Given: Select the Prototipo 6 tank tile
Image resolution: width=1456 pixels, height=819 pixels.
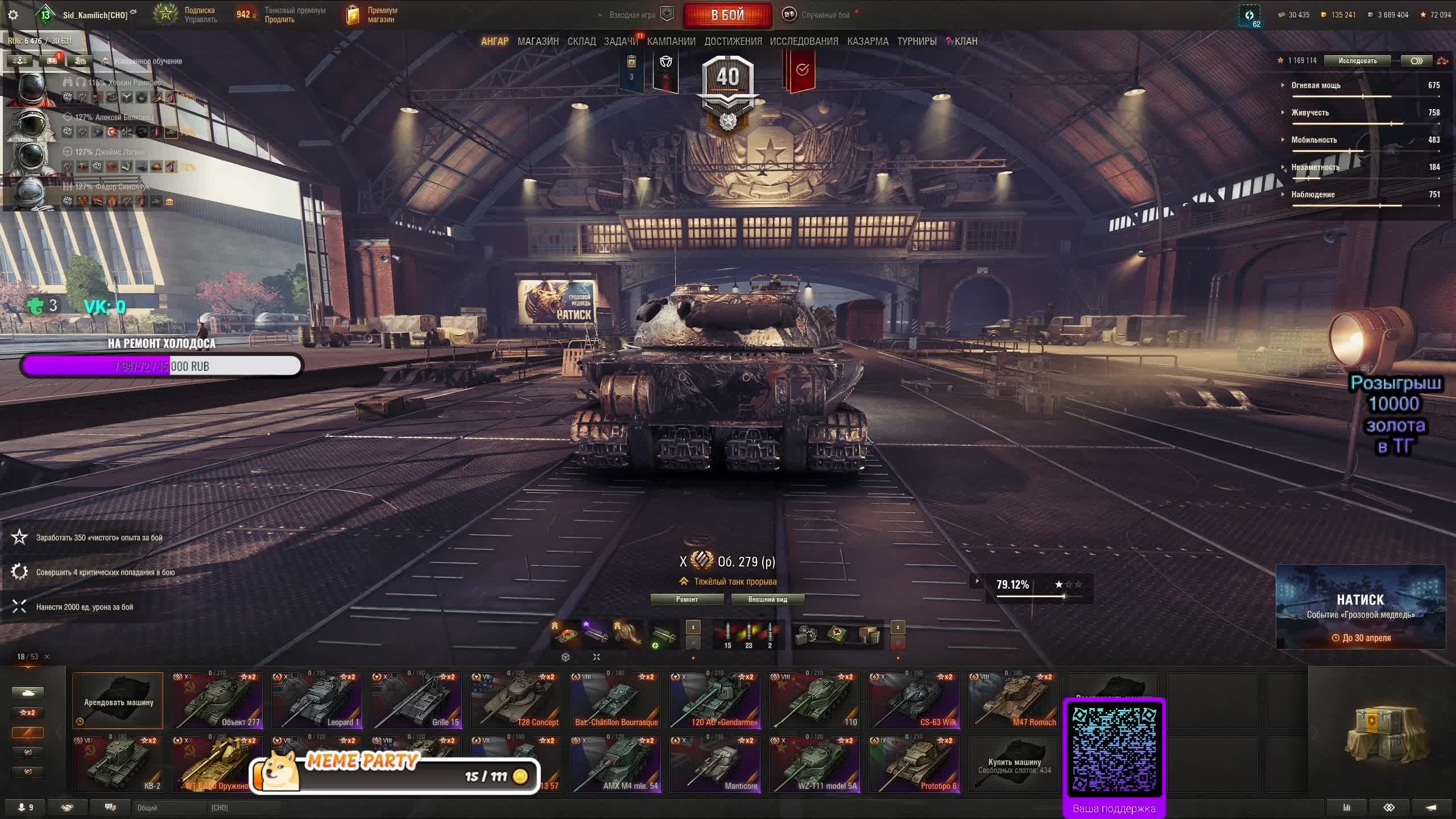Looking at the screenshot, I should point(914,764).
